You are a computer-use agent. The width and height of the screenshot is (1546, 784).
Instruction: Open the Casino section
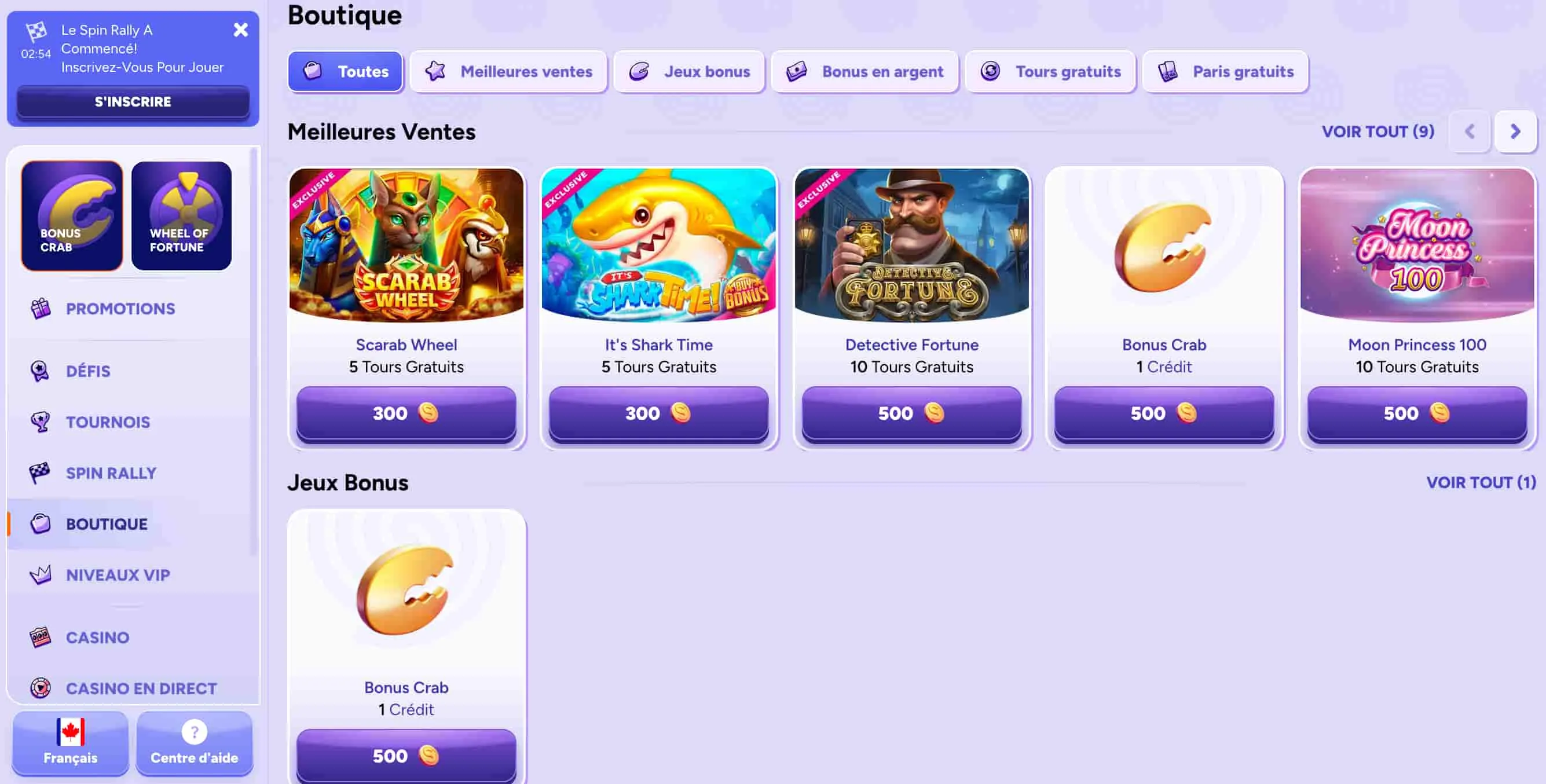[x=97, y=638]
